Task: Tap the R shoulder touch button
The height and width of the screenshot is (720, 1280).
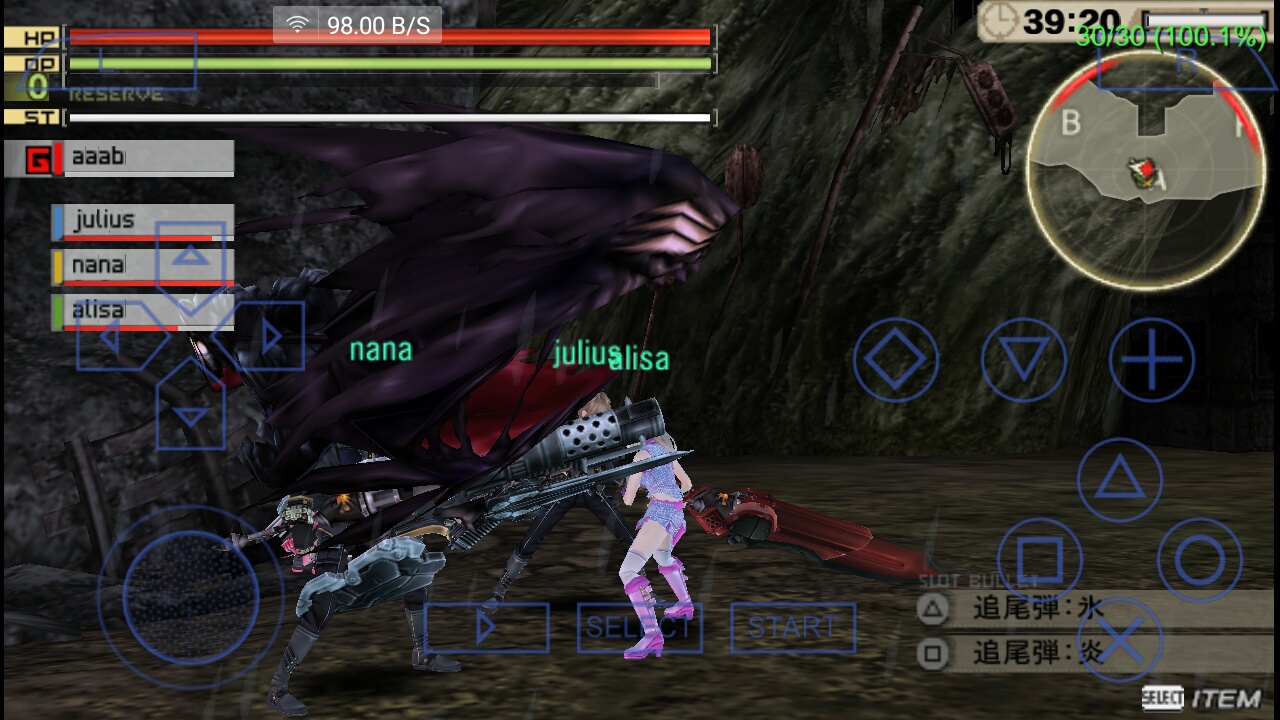Action: point(1183,66)
